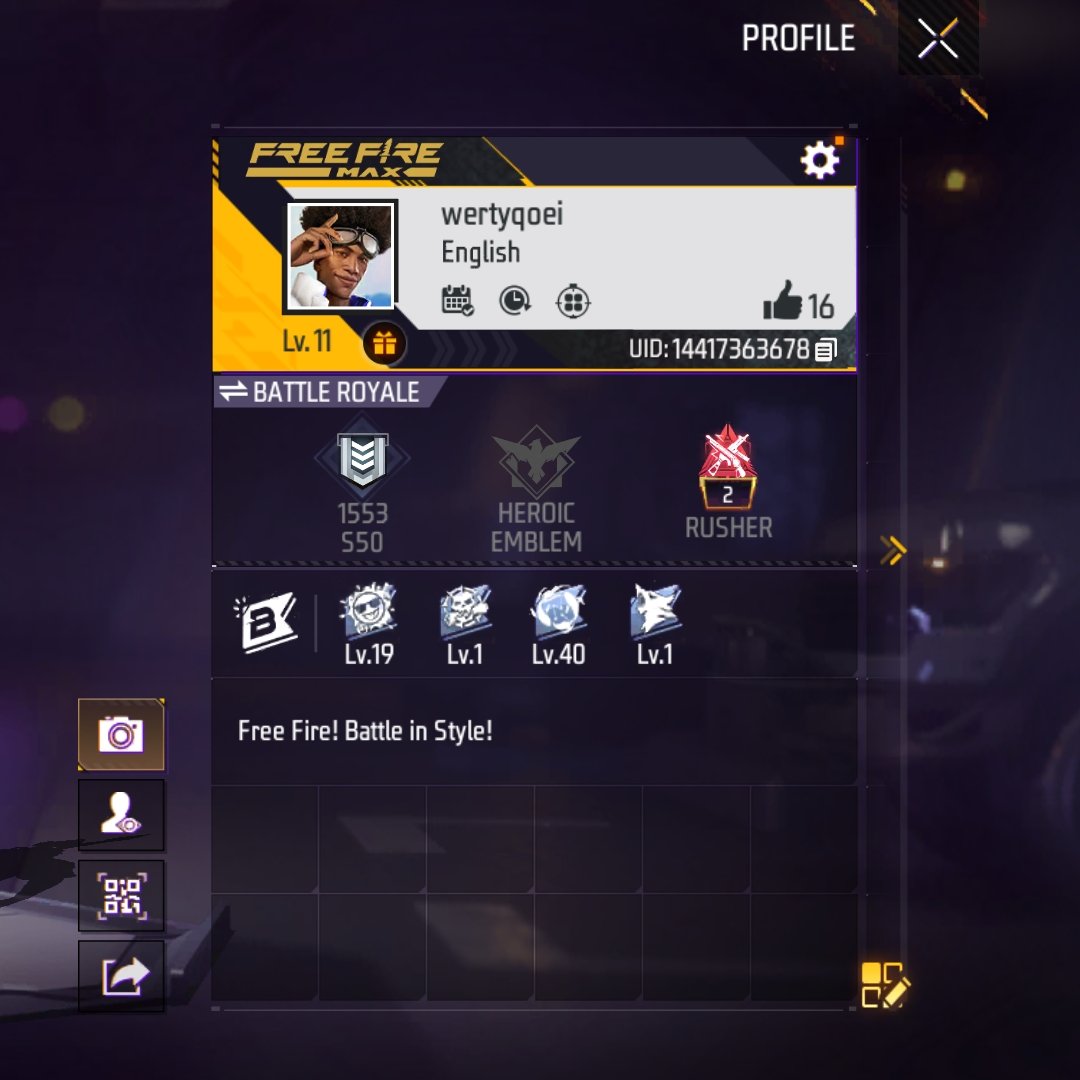Open the Rusher achievement badge
This screenshot has height=1080, width=1080.
pos(728,468)
